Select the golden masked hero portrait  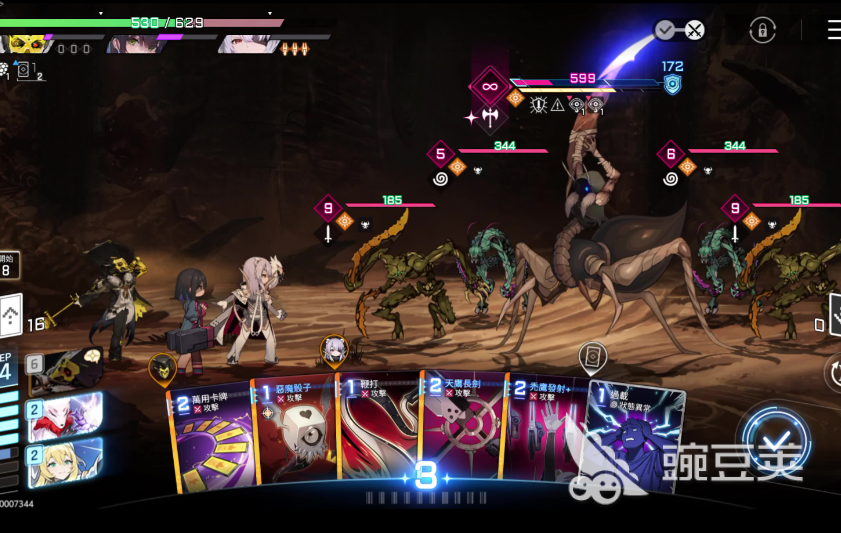click(27, 43)
